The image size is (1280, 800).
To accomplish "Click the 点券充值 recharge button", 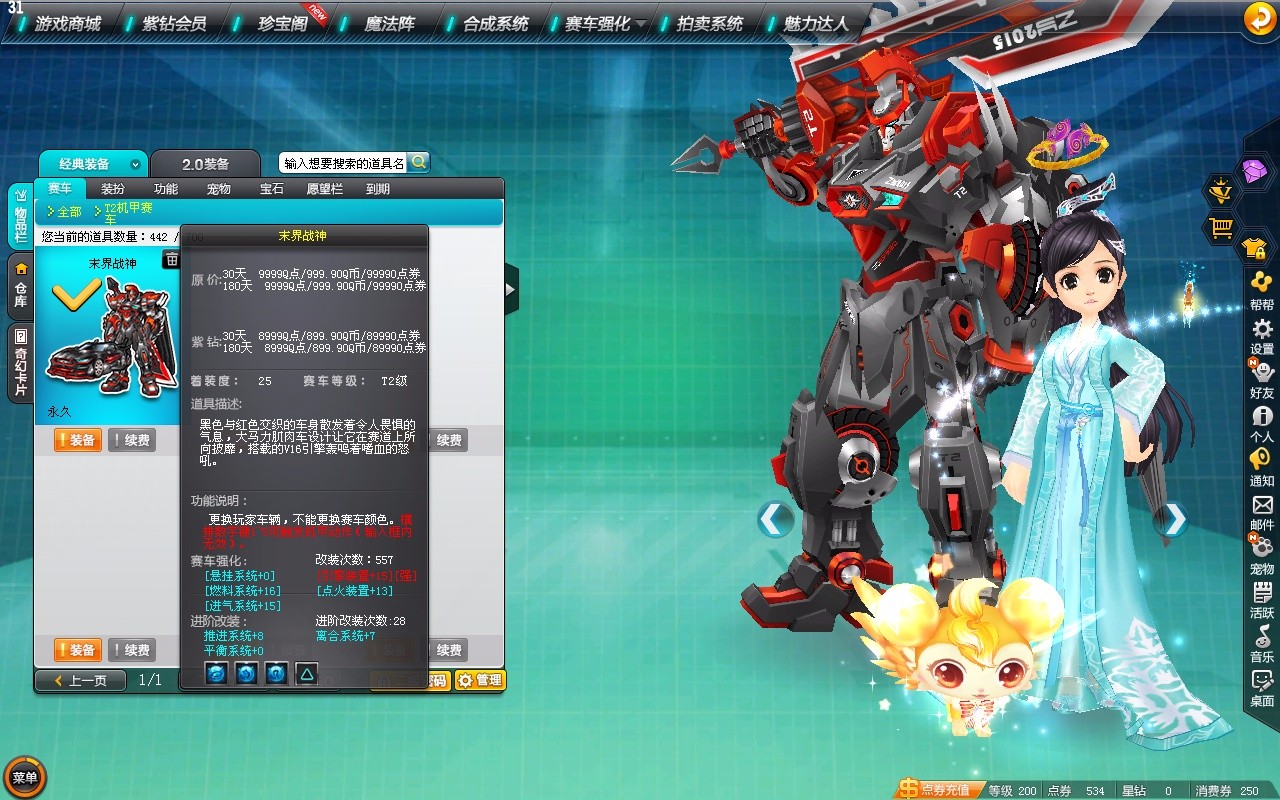I will 936,790.
